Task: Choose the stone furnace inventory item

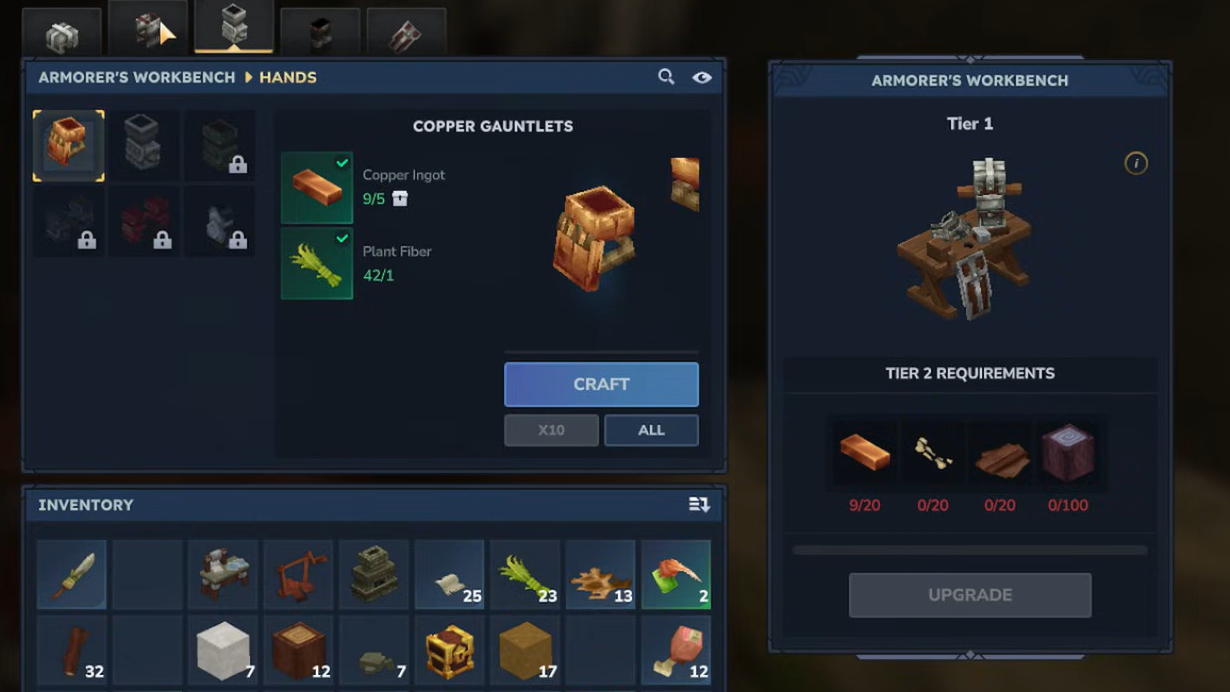Action: (x=374, y=575)
